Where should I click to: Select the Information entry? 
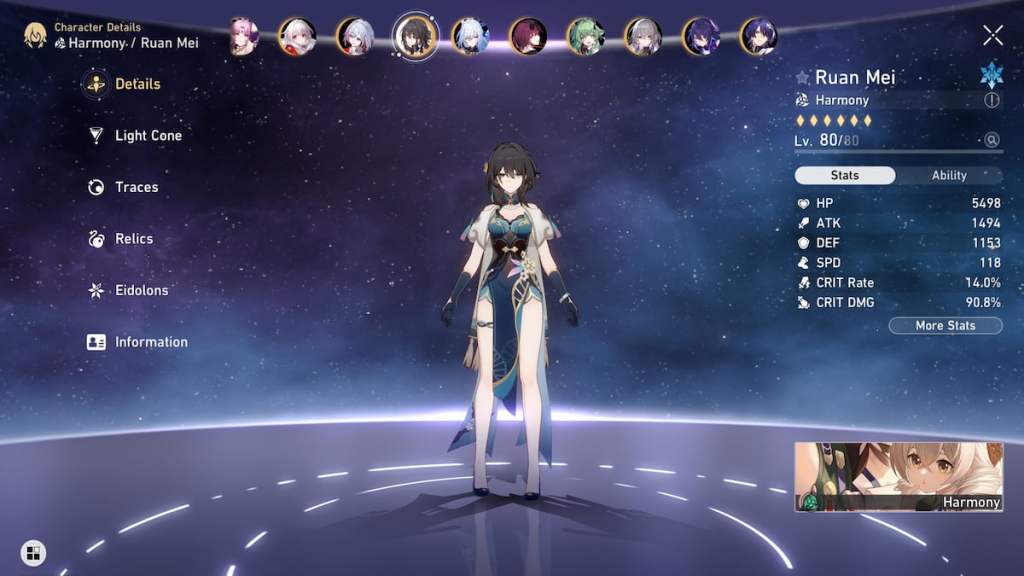(x=150, y=342)
